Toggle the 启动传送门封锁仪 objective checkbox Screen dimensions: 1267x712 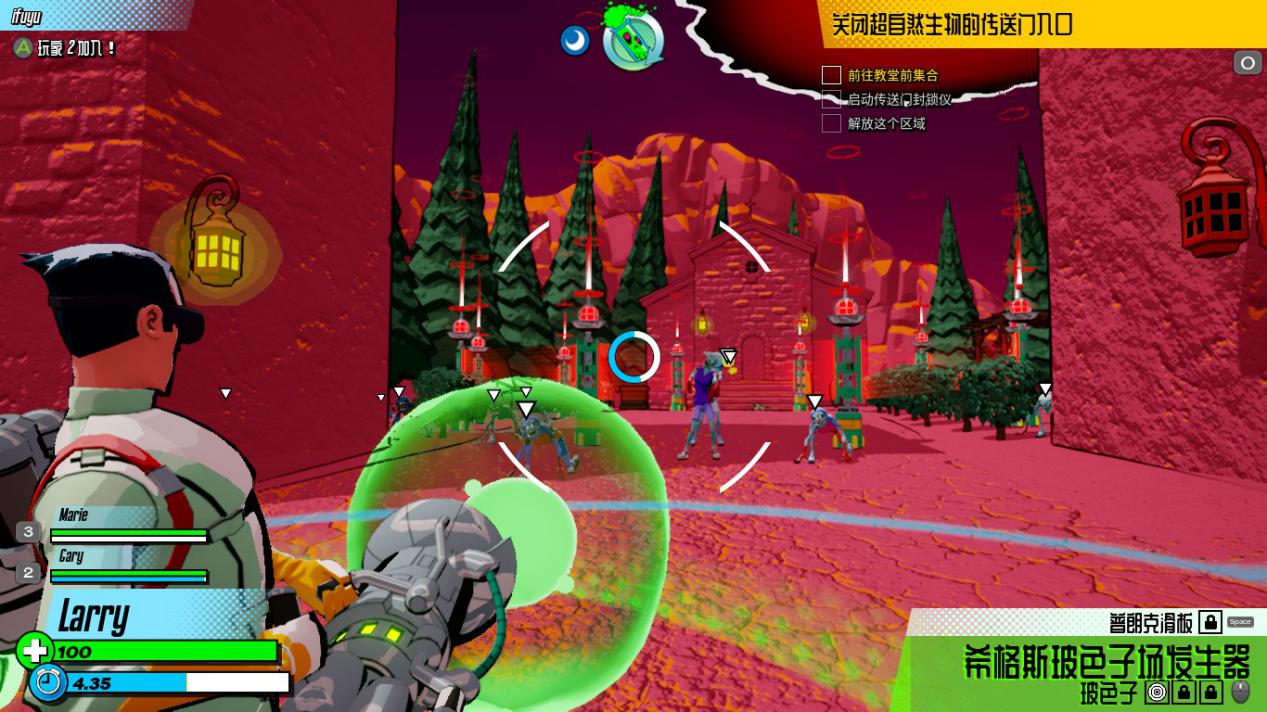click(x=831, y=99)
